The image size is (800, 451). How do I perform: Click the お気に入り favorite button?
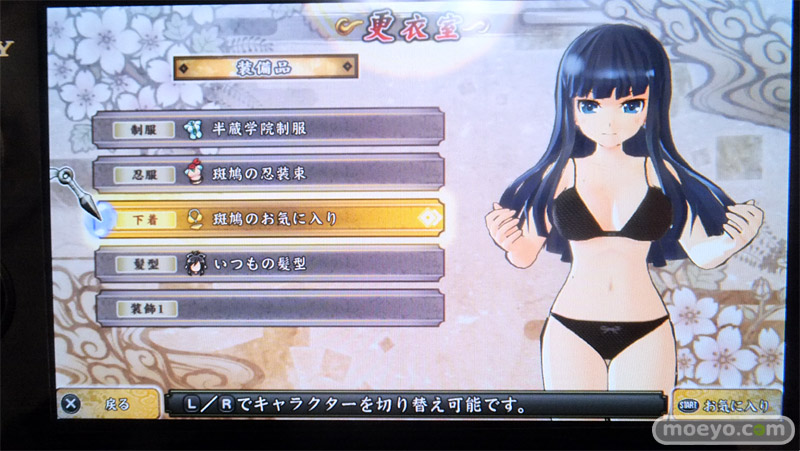(728, 405)
